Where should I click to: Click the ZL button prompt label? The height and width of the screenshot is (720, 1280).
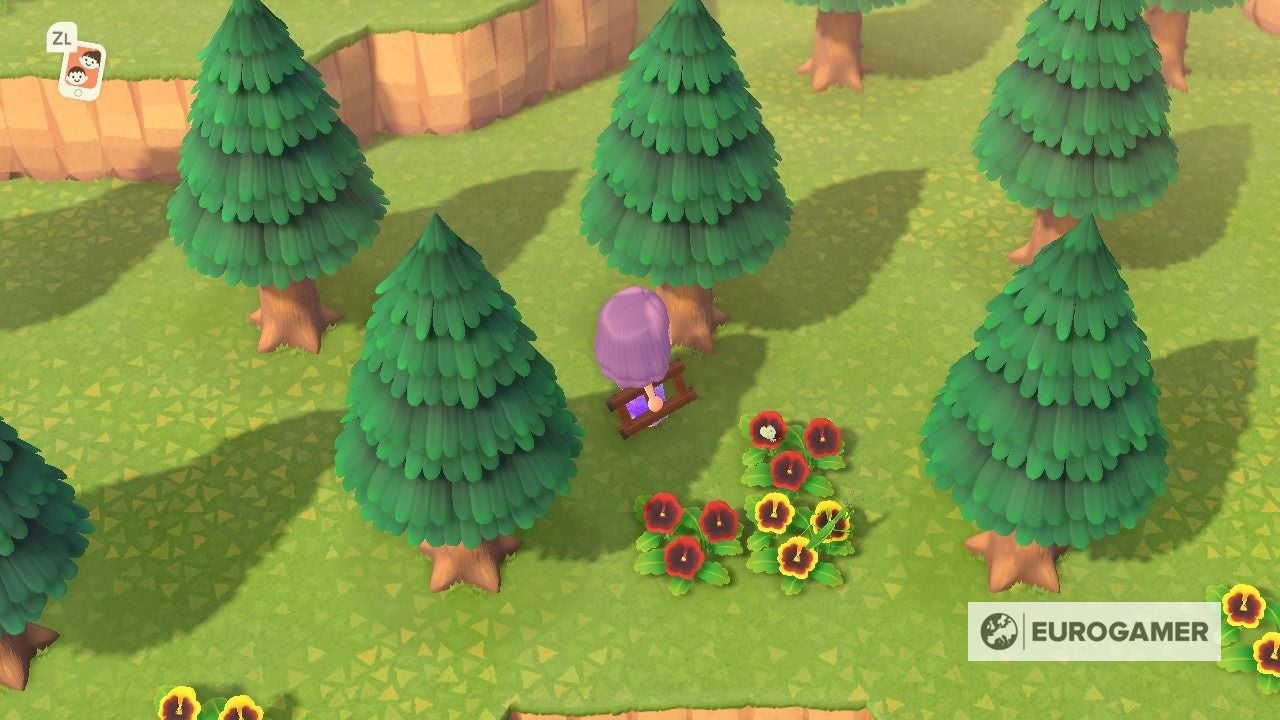coord(62,38)
